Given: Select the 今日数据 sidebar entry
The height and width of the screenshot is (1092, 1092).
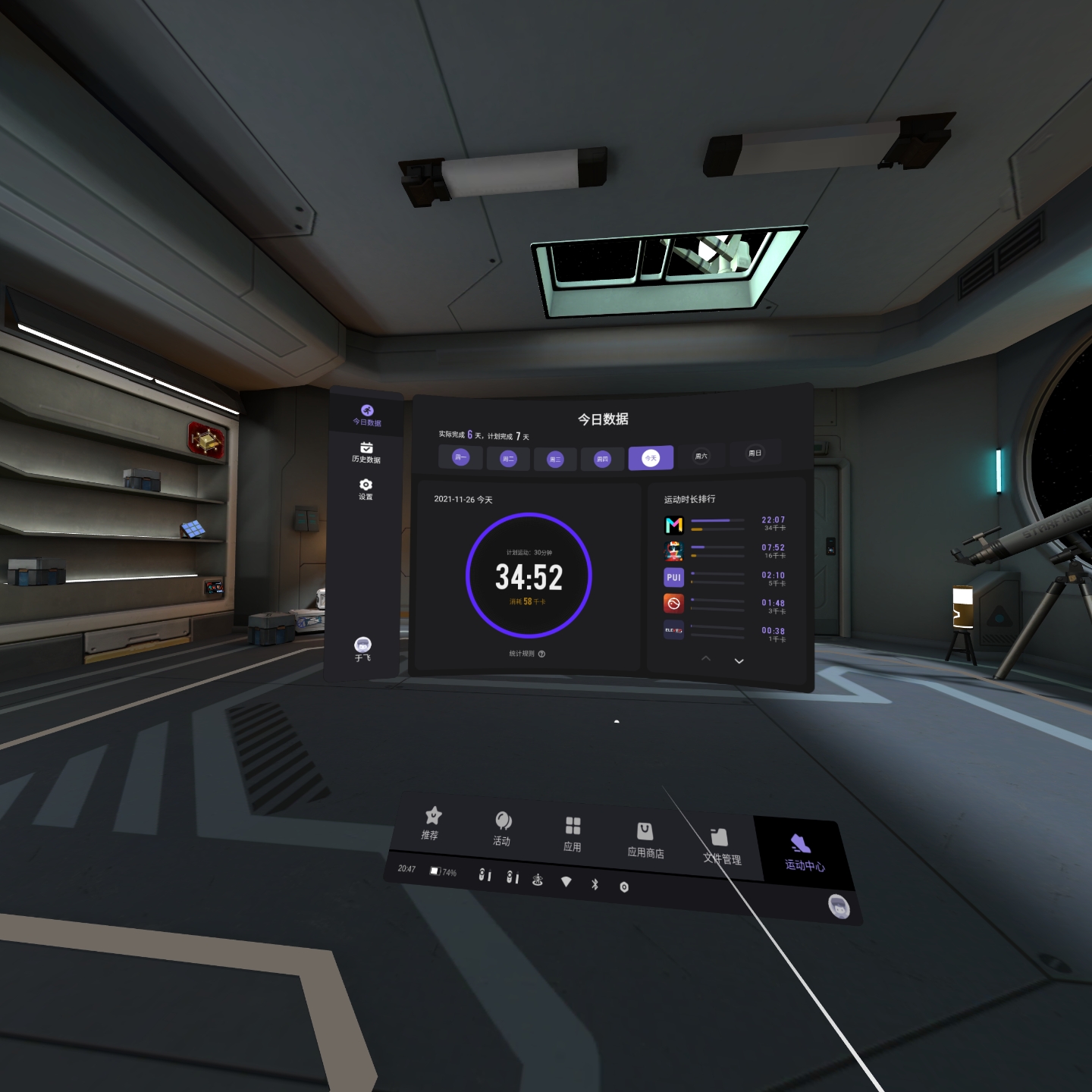Looking at the screenshot, I should (x=367, y=415).
